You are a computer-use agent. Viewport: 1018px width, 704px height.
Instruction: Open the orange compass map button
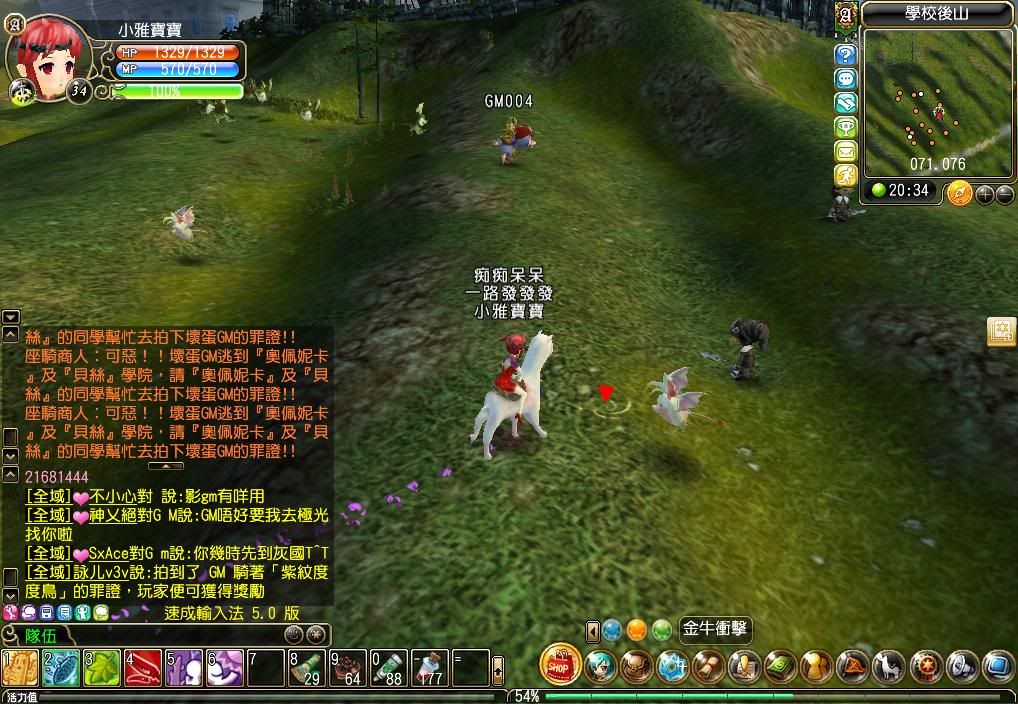(x=960, y=192)
